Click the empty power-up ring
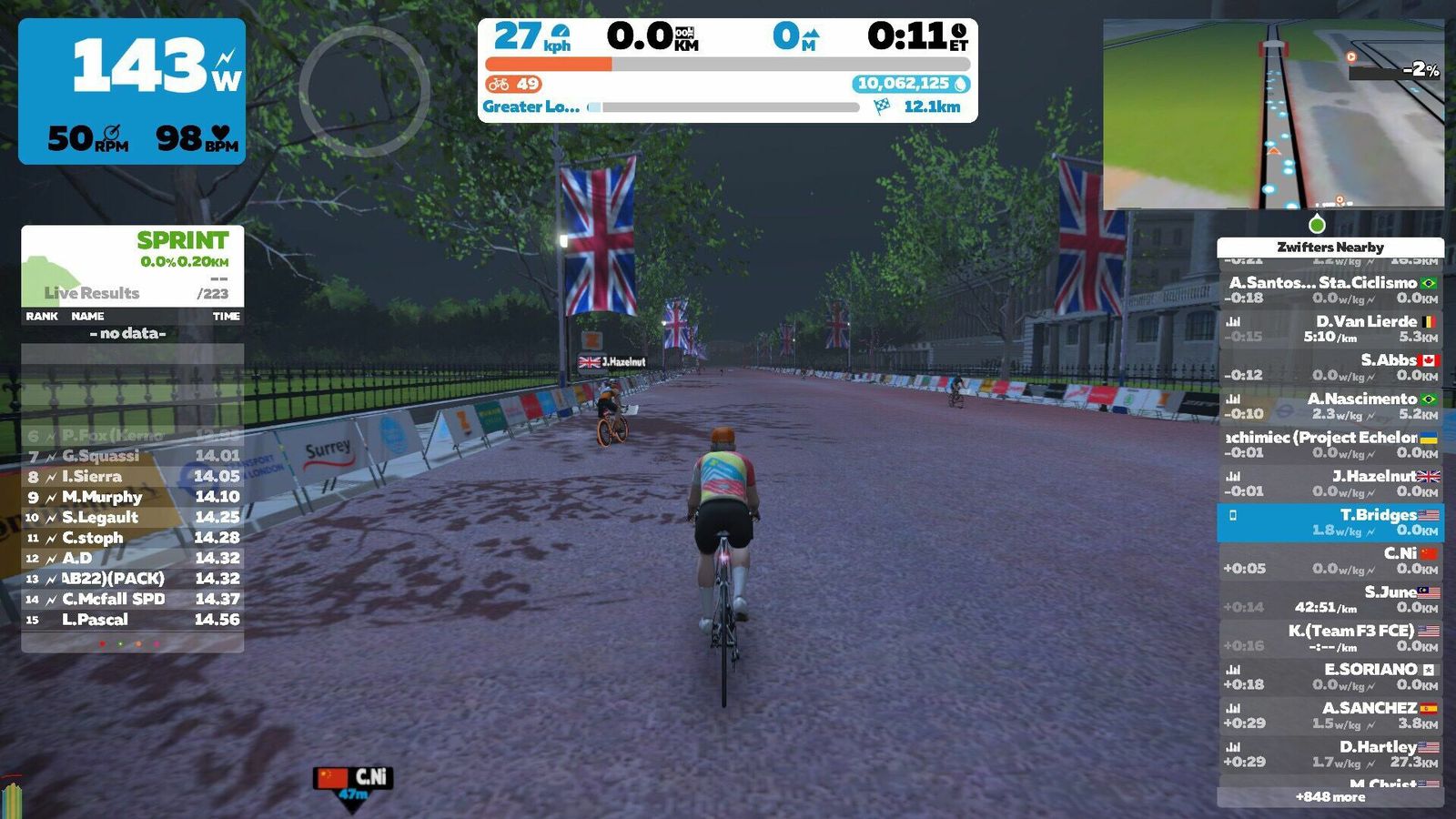Image resolution: width=1456 pixels, height=819 pixels. 364,90
